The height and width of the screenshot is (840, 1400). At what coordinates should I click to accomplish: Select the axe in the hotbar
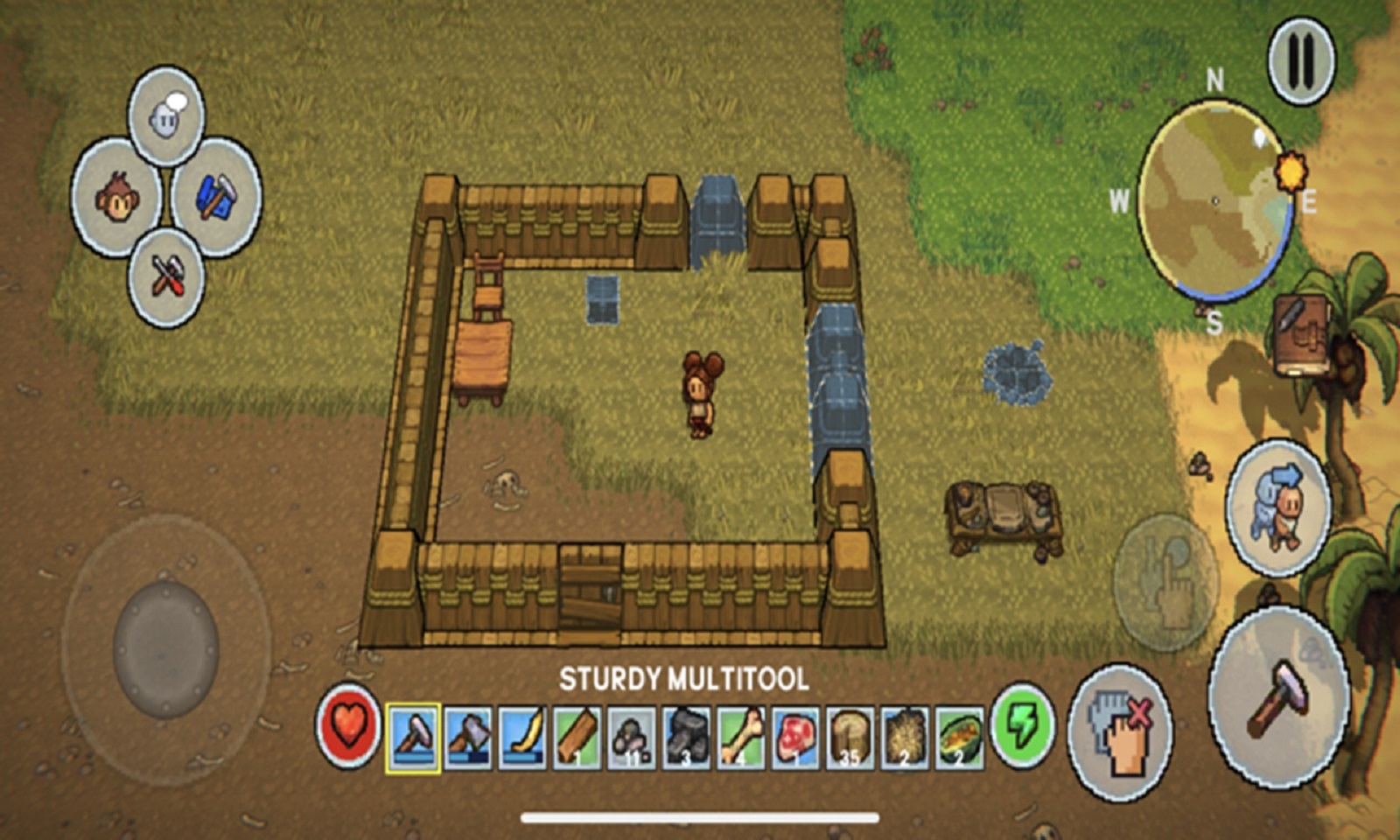click(468, 738)
